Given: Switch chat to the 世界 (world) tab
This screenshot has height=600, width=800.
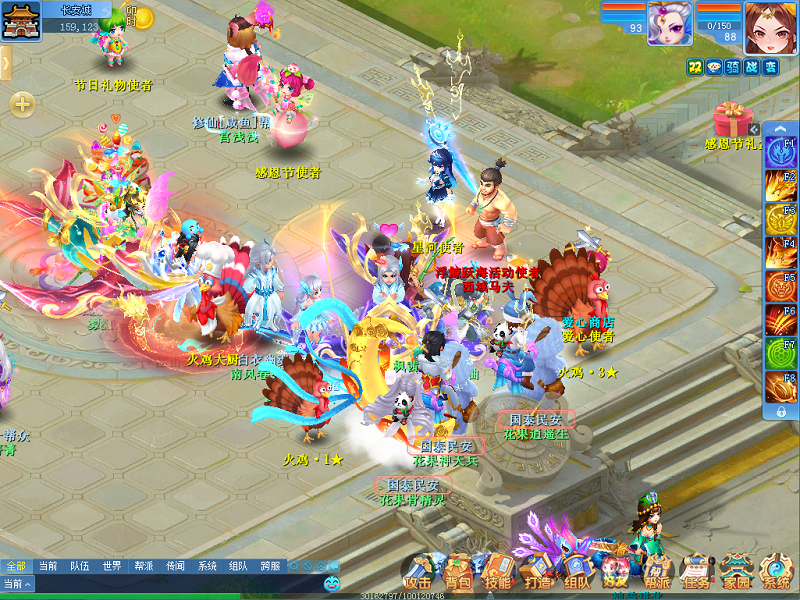Looking at the screenshot, I should coord(111,566).
